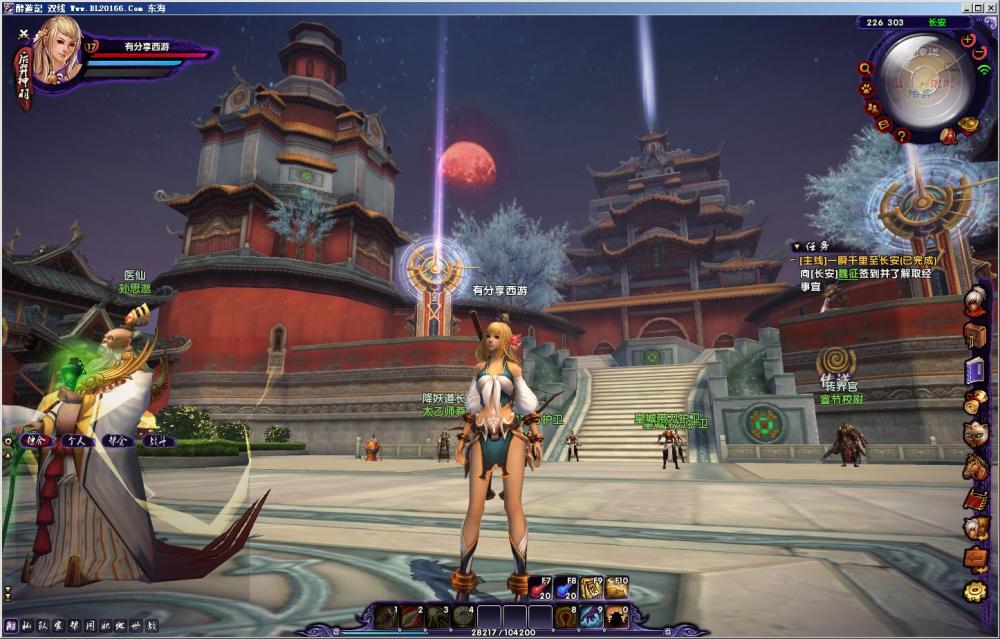Image resolution: width=1000 pixels, height=639 pixels.
Task: Click the player portrait in the corner
Action: pyautogui.click(x=55, y=55)
